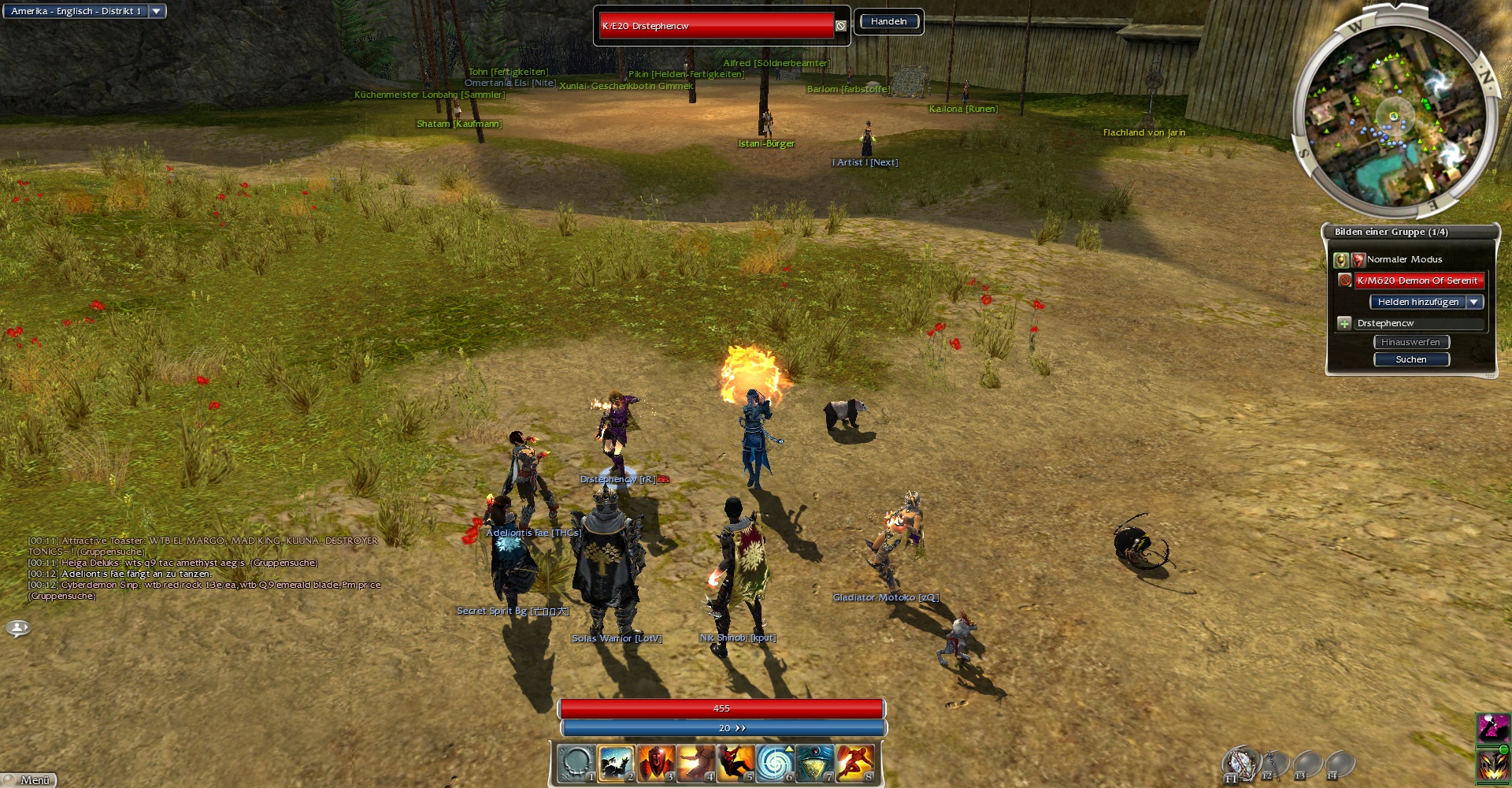Click the Hinauswerfen kick button
1512x788 pixels.
click(x=1411, y=342)
